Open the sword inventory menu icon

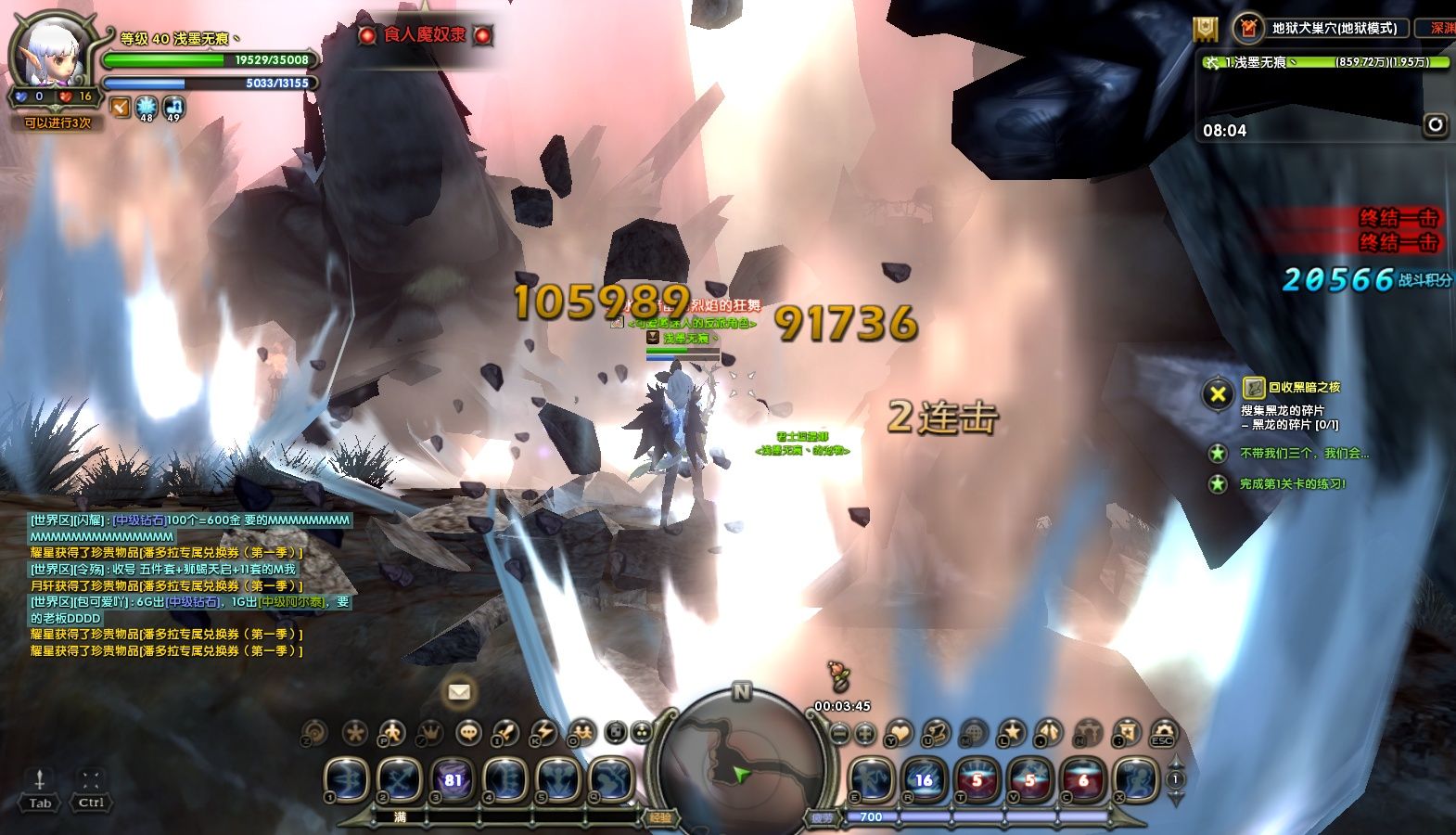tap(505, 733)
